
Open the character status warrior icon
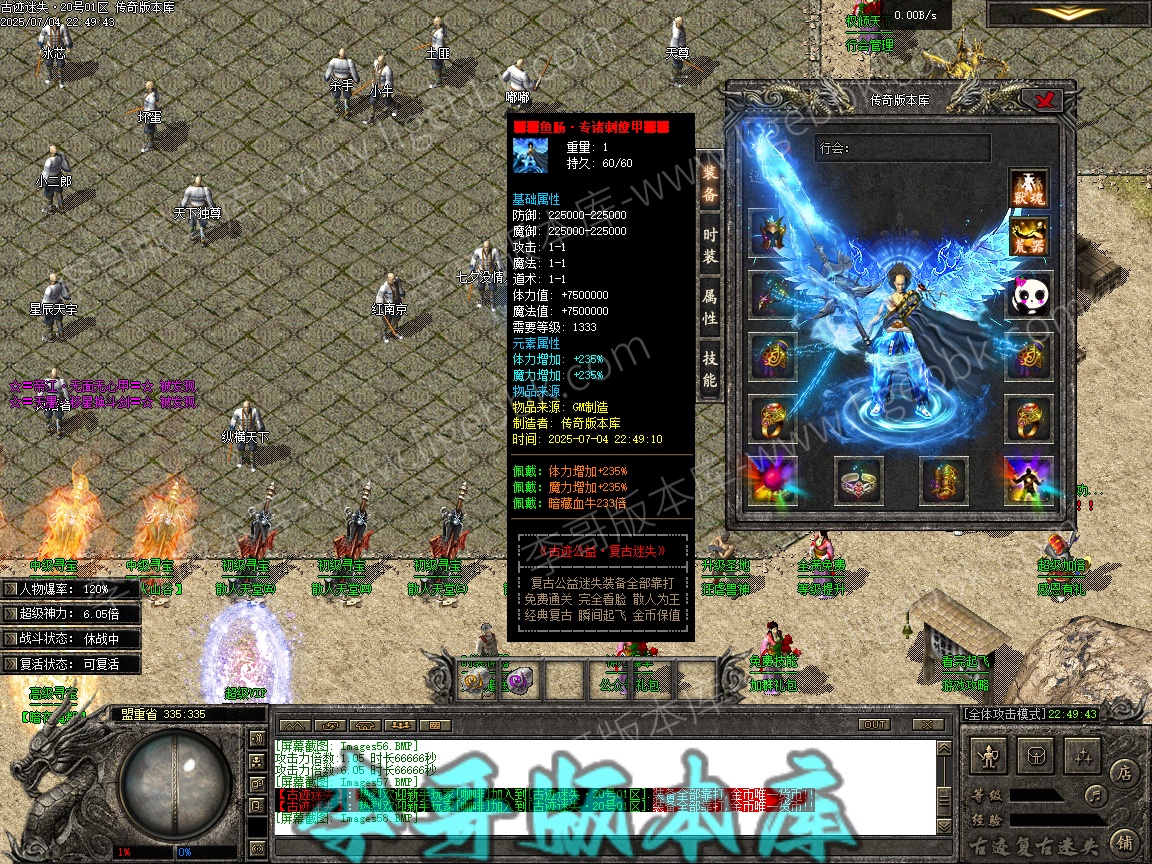pos(990,755)
